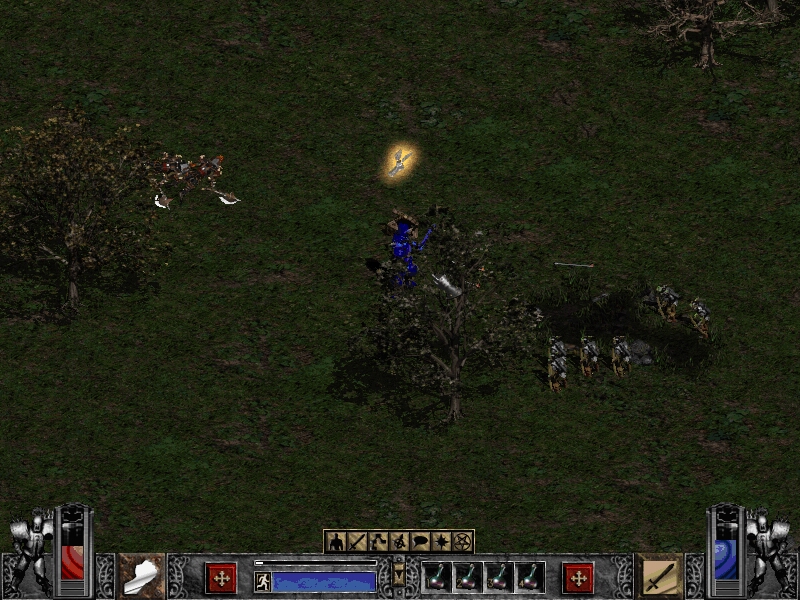The height and width of the screenshot is (600, 800).
Task: Select the sword attack right-hand skill icon
Action: (659, 576)
